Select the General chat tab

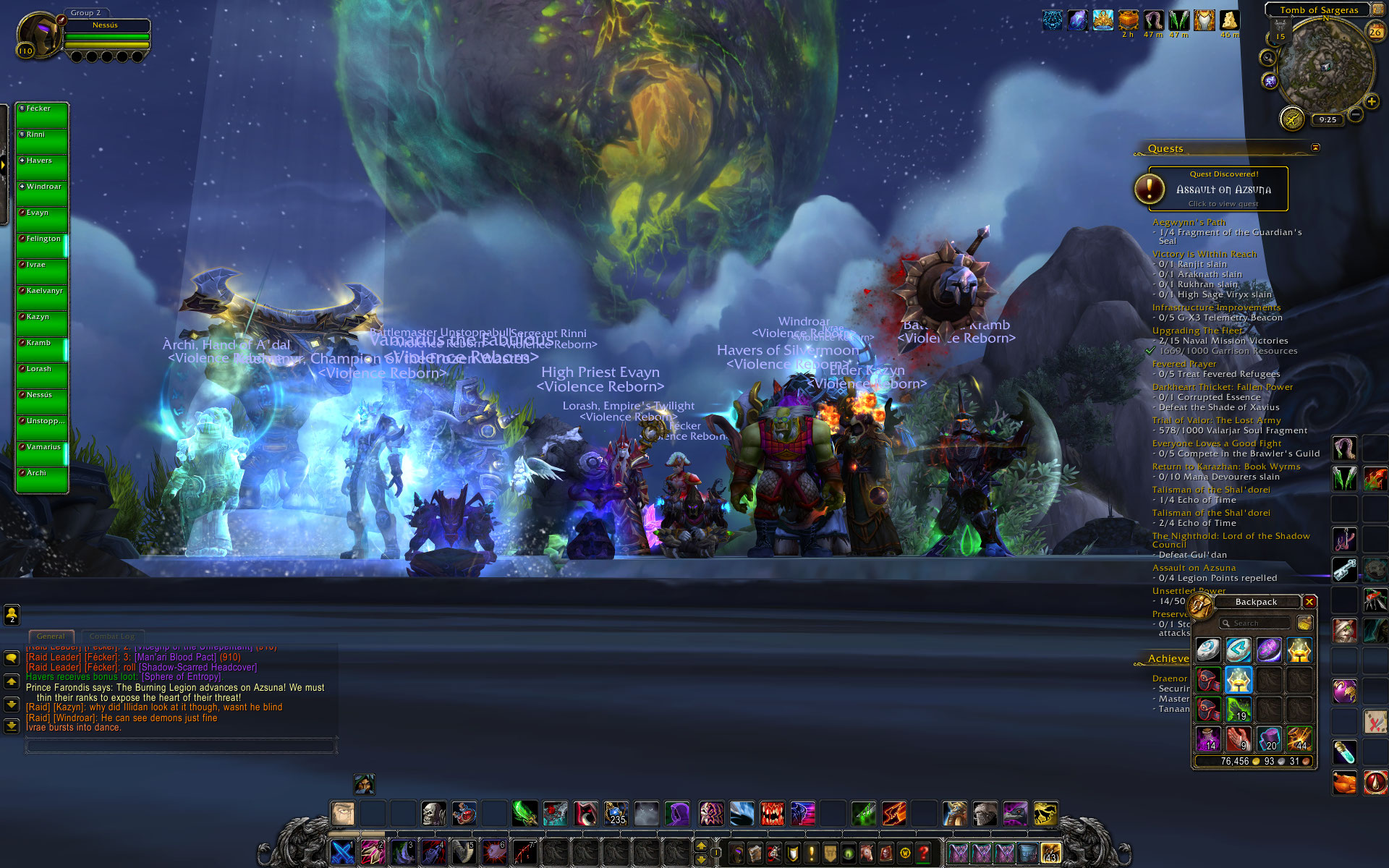(x=51, y=637)
